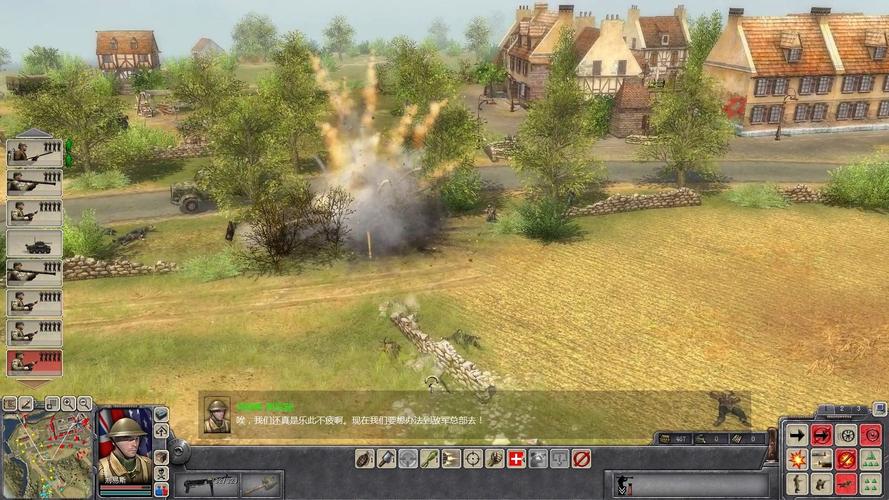889x500 pixels.
Task: Pick the shovel item slot
Action: [x=259, y=484]
